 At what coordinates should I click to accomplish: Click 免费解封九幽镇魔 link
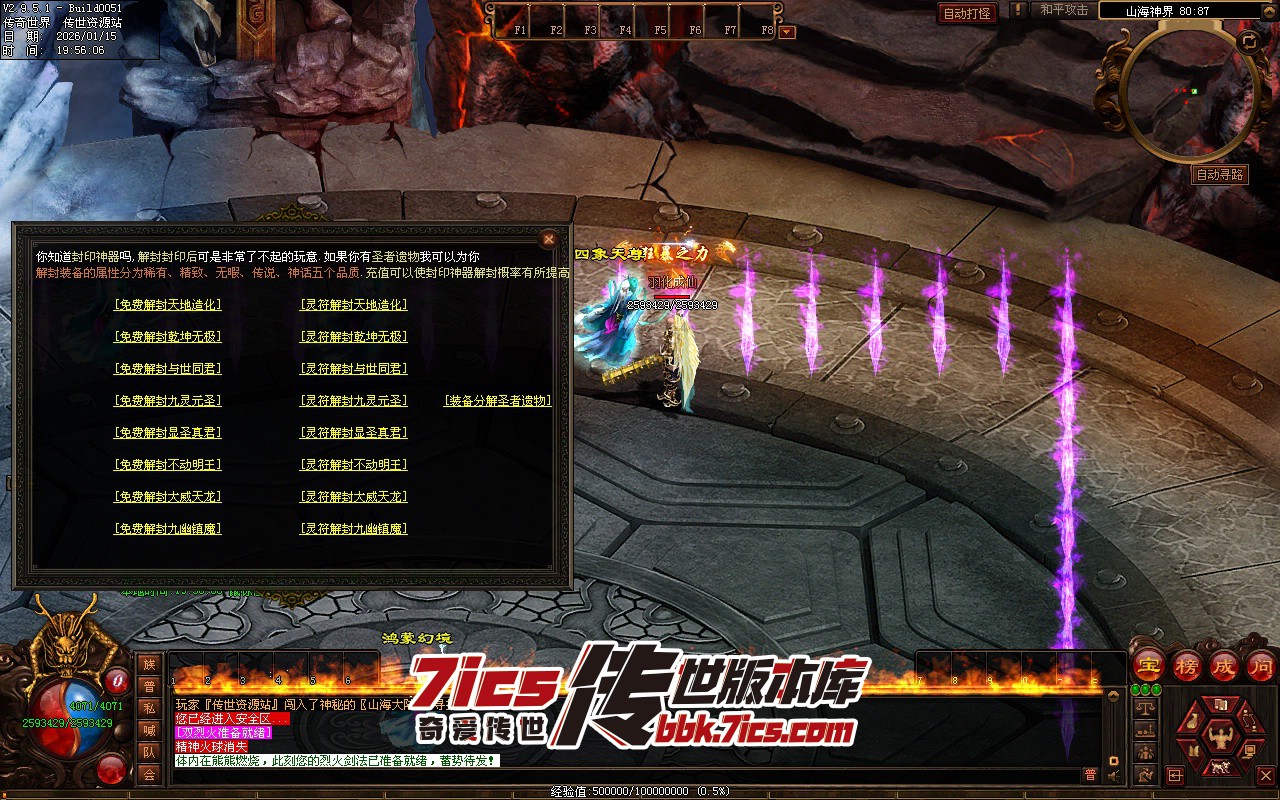[168, 529]
